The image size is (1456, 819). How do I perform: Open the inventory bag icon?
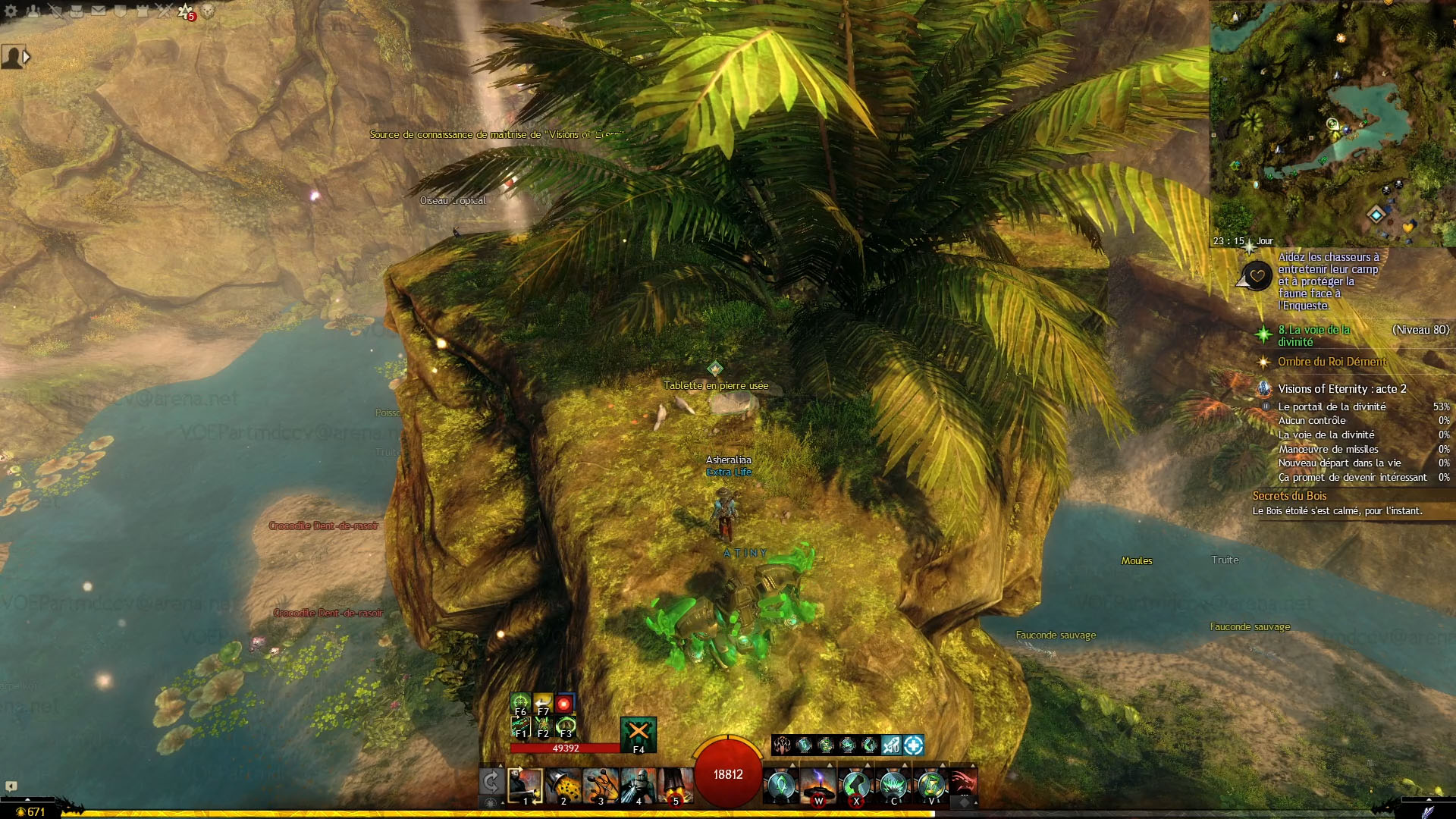(77, 11)
